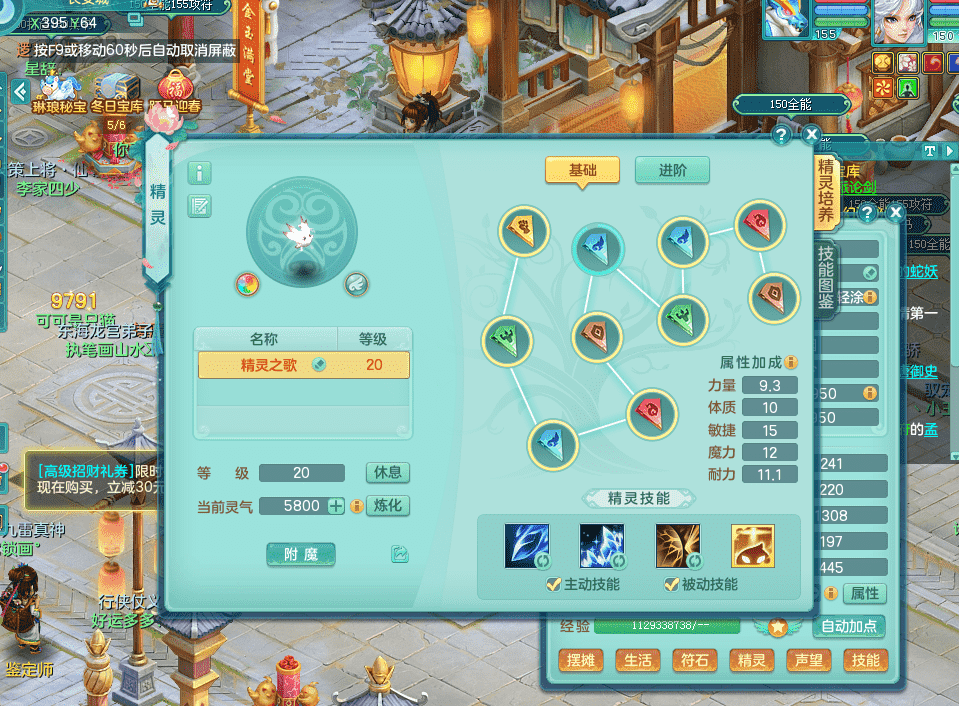
Task: Switch to the 进阶 tab
Action: tap(671, 170)
